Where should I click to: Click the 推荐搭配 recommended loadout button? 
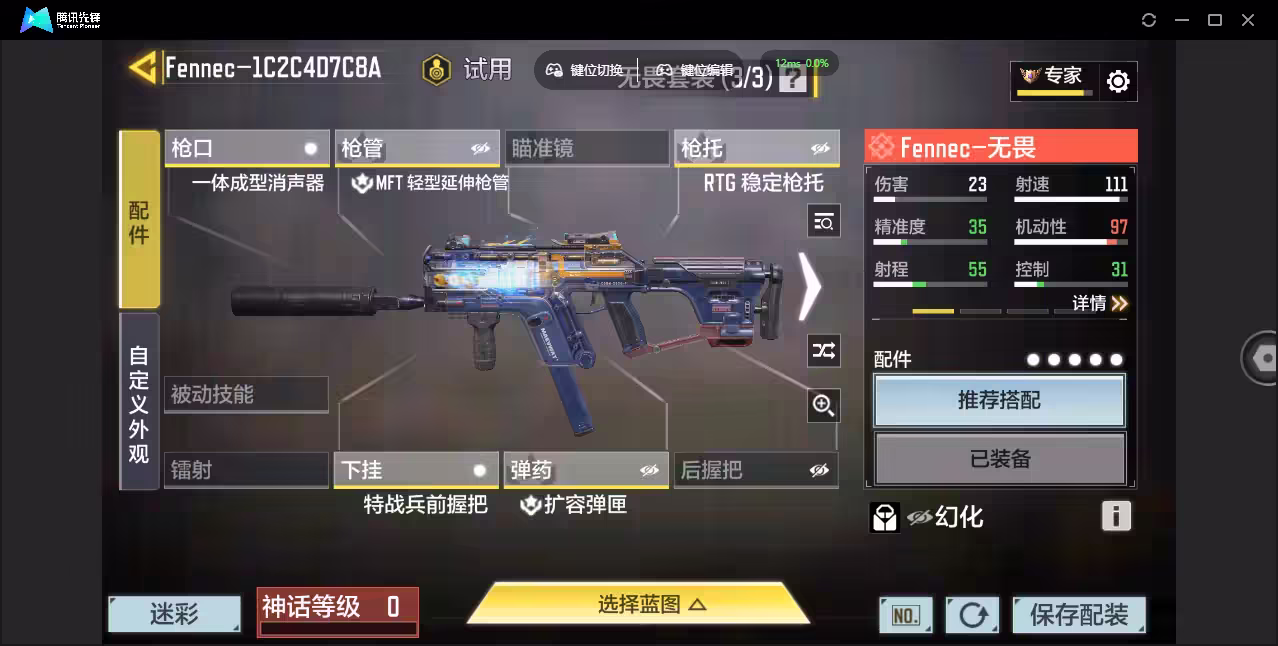[x=999, y=401]
